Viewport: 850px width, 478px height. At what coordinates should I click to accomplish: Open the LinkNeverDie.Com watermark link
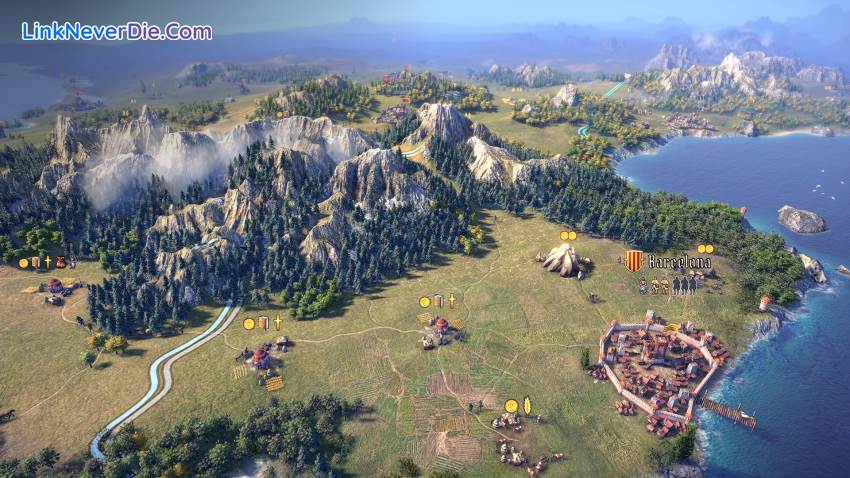[116, 31]
